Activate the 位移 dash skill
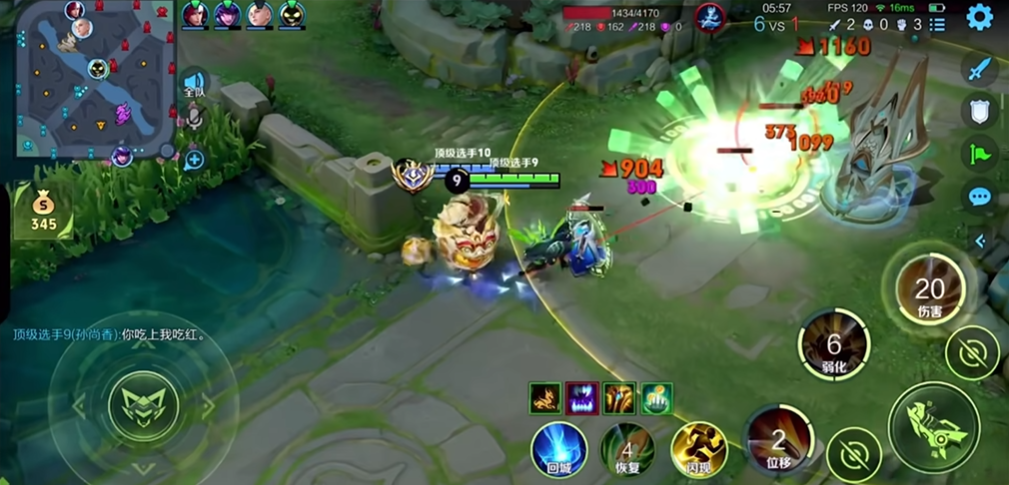 pos(779,439)
